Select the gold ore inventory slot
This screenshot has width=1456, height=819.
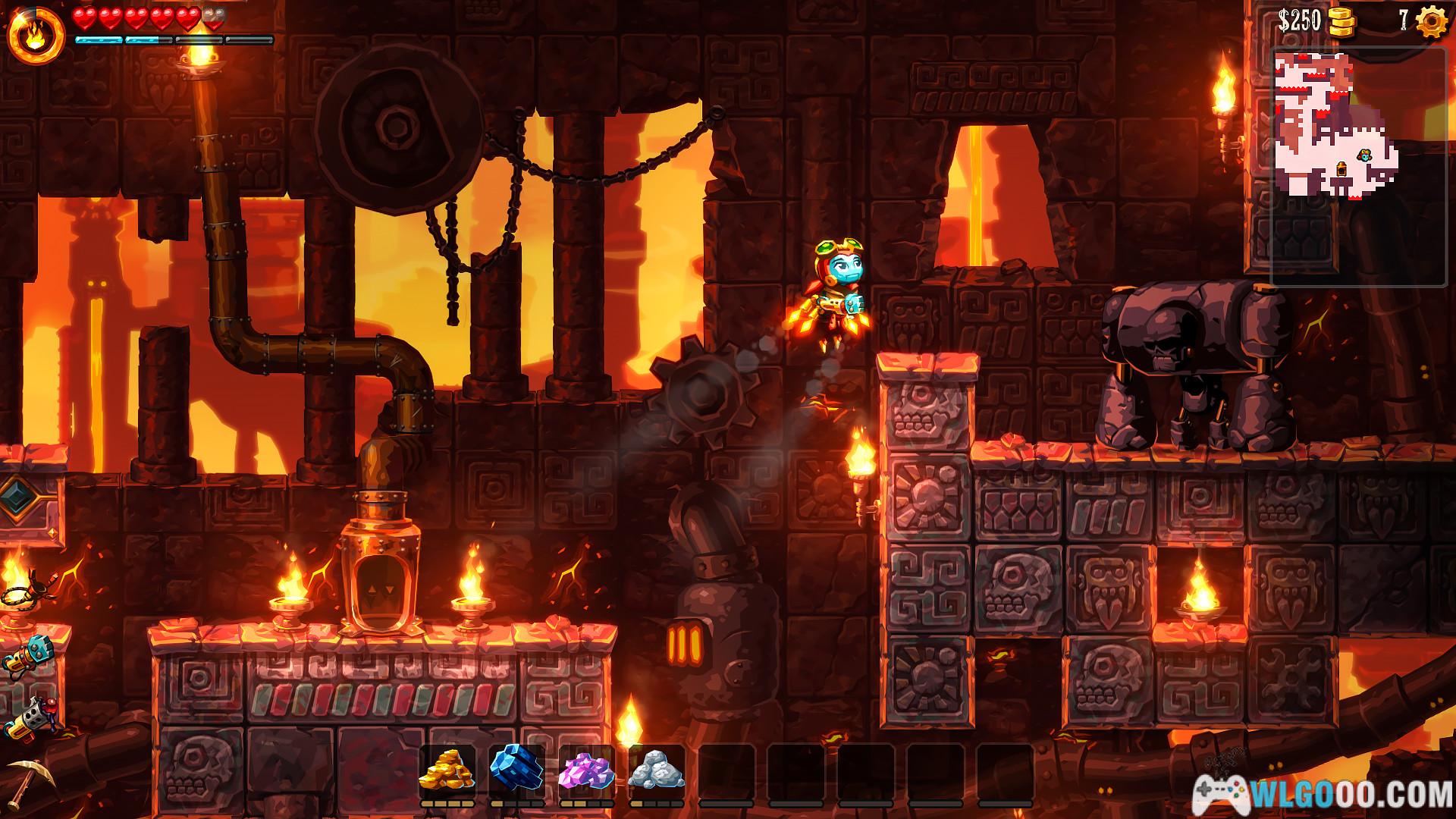pos(447,770)
